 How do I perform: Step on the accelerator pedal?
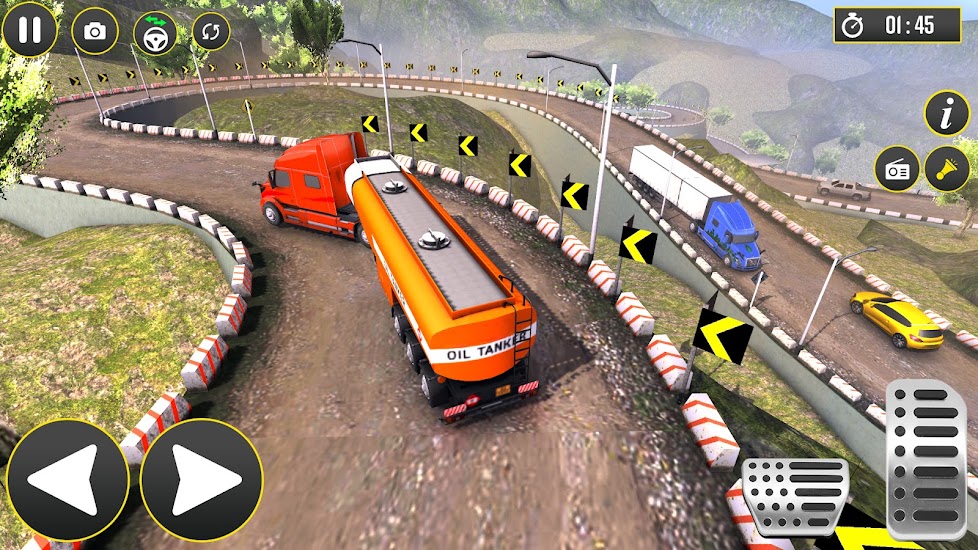[x=925, y=459]
